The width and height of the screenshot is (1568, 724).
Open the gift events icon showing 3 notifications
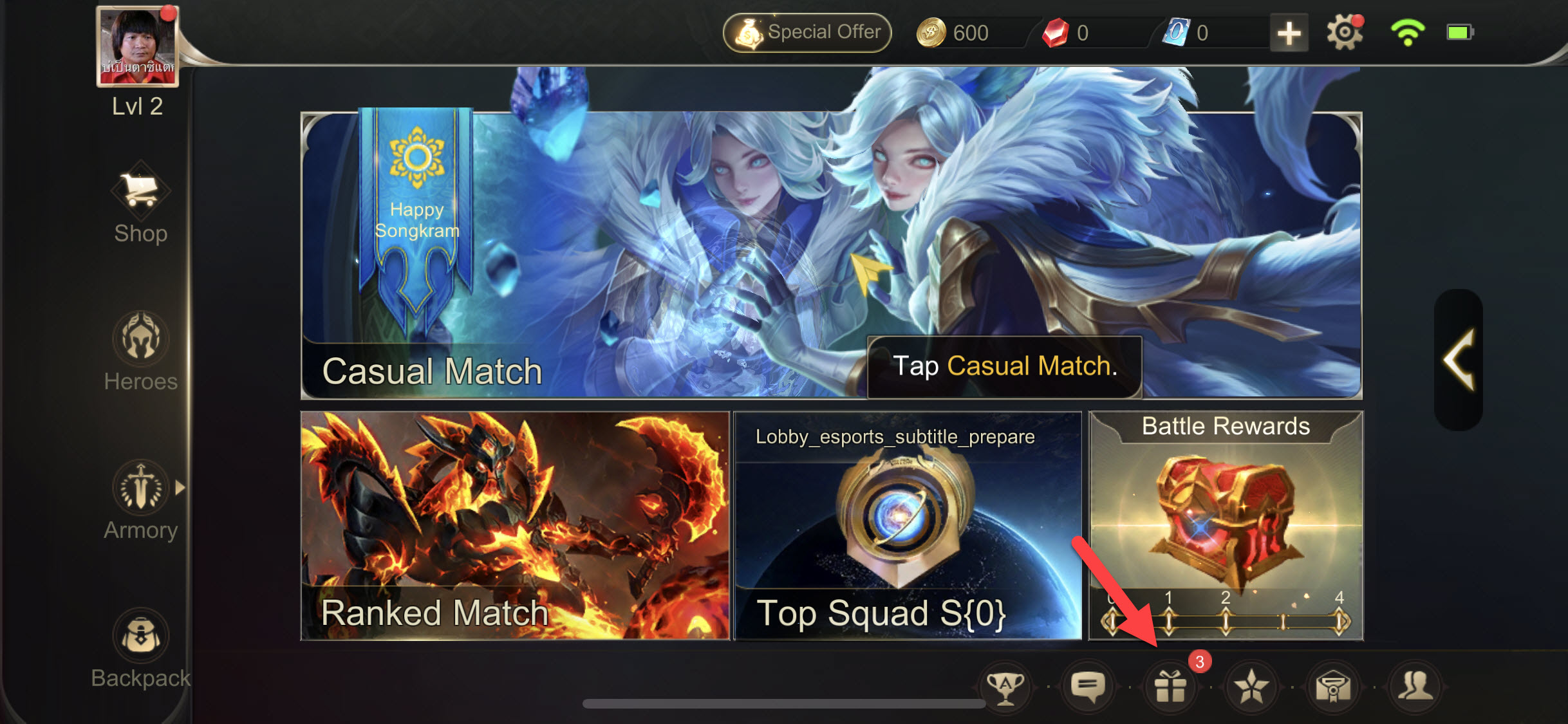click(x=1171, y=687)
